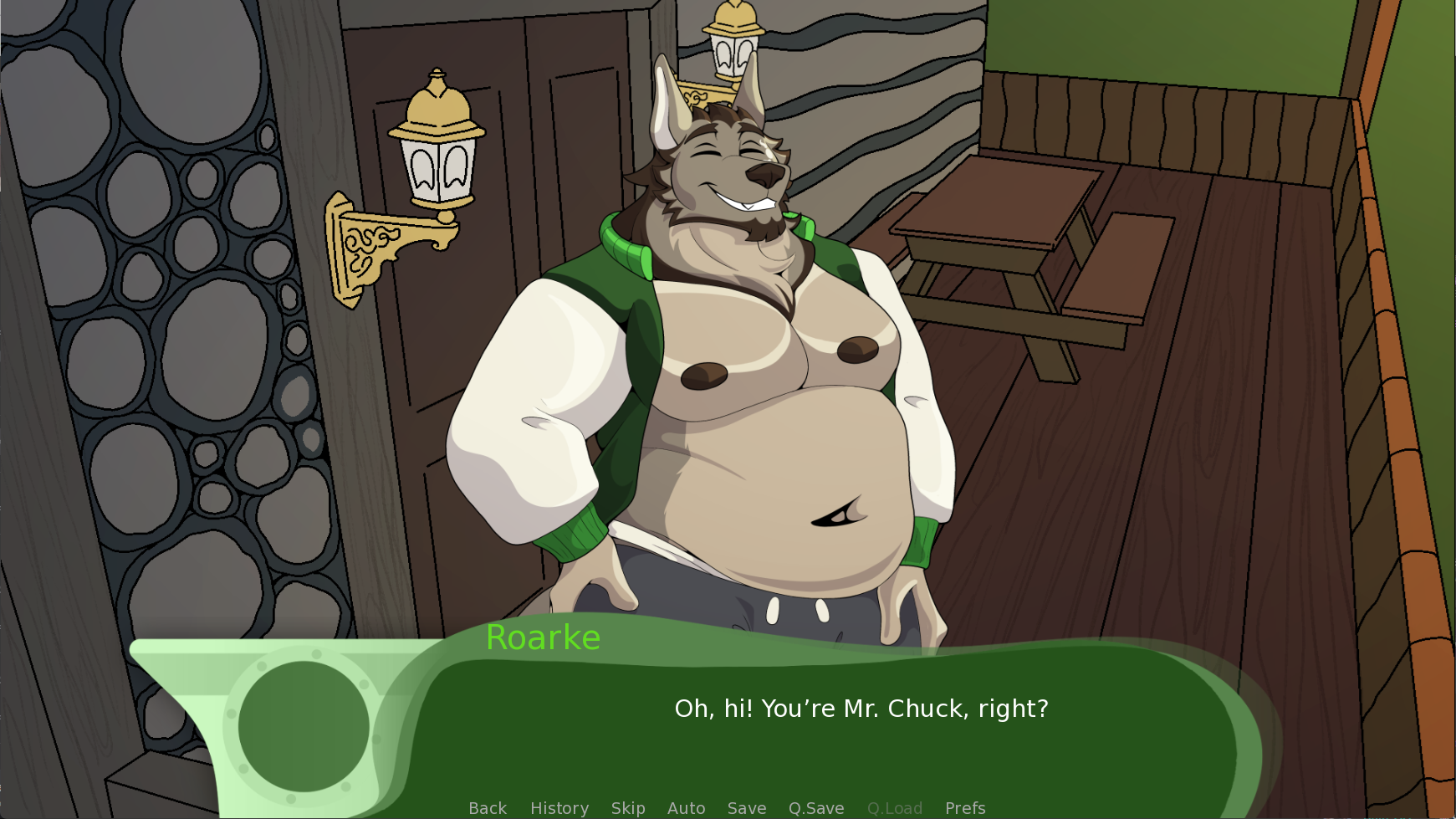Click the Back option to rewind dialogue
This screenshot has width=1456, height=819.
click(487, 807)
